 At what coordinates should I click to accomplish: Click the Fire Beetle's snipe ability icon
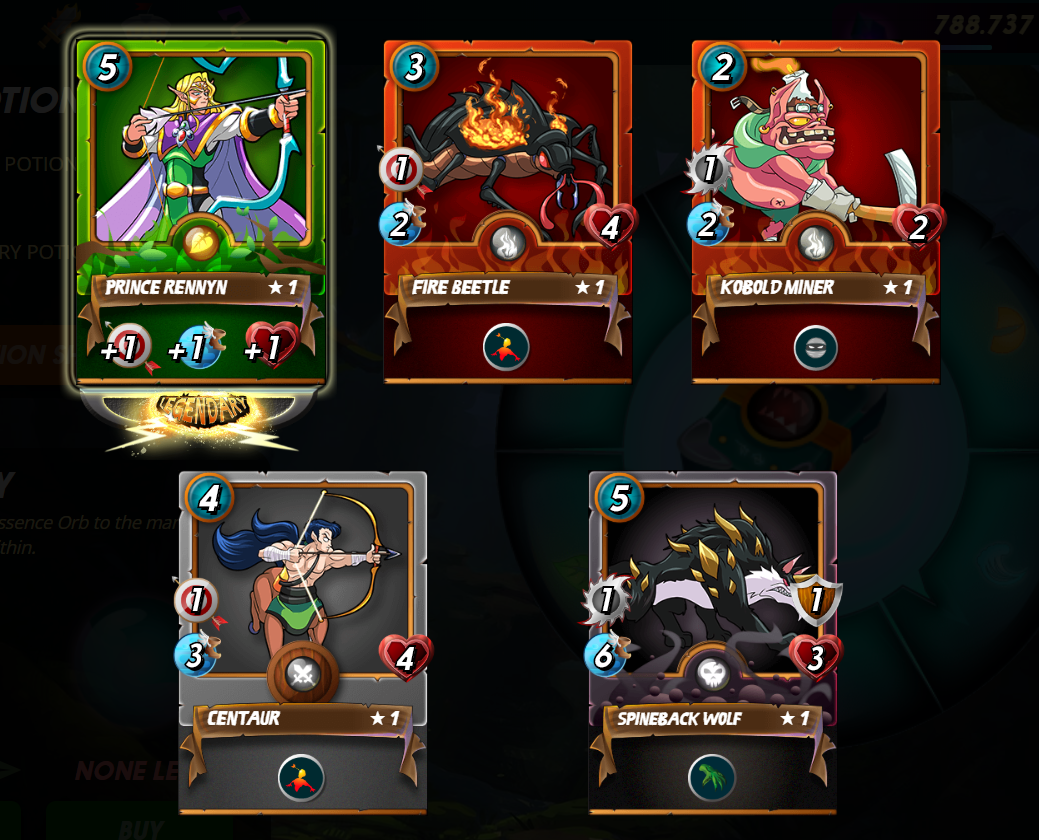(x=506, y=347)
